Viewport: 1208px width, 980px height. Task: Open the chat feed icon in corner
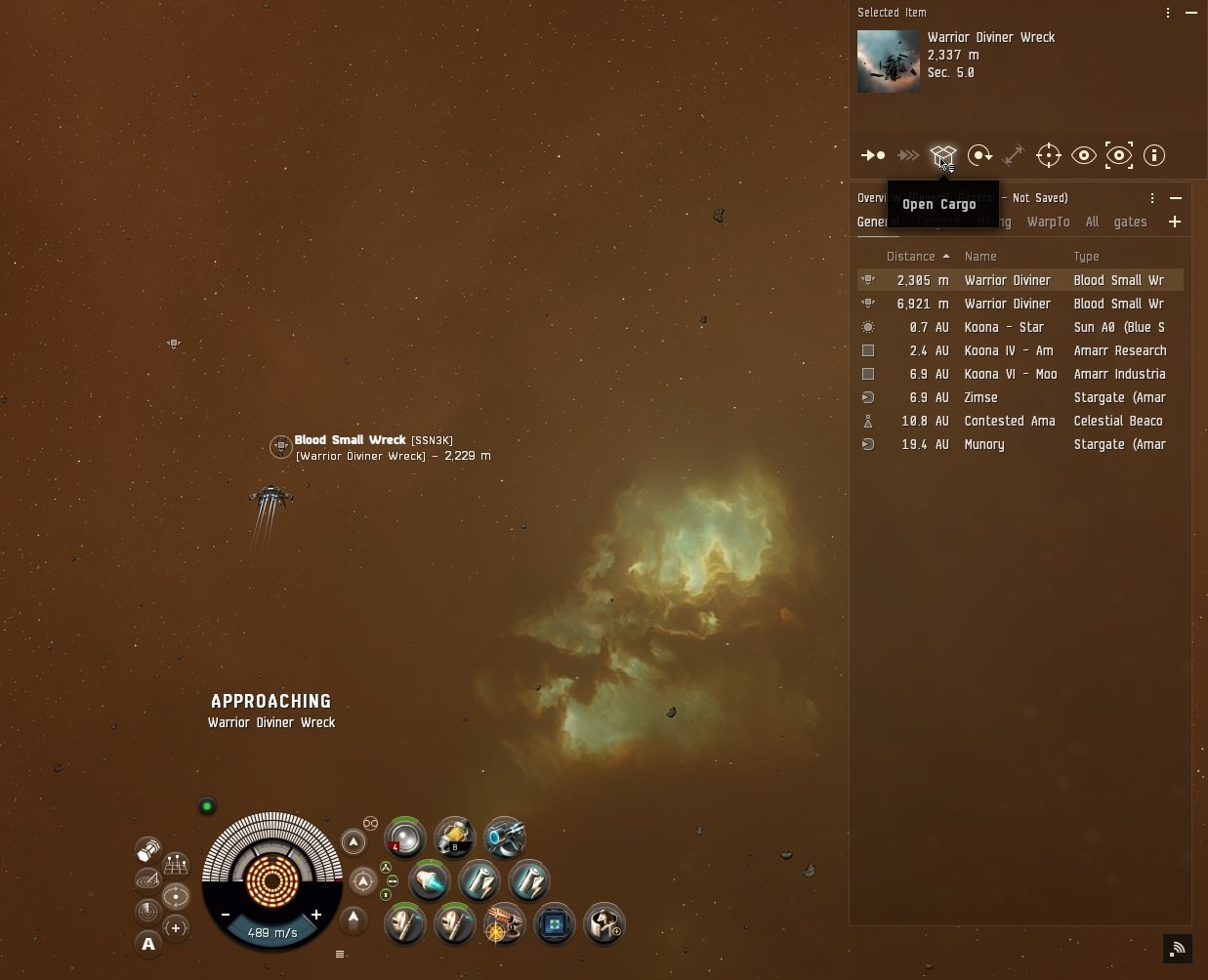click(x=1178, y=948)
